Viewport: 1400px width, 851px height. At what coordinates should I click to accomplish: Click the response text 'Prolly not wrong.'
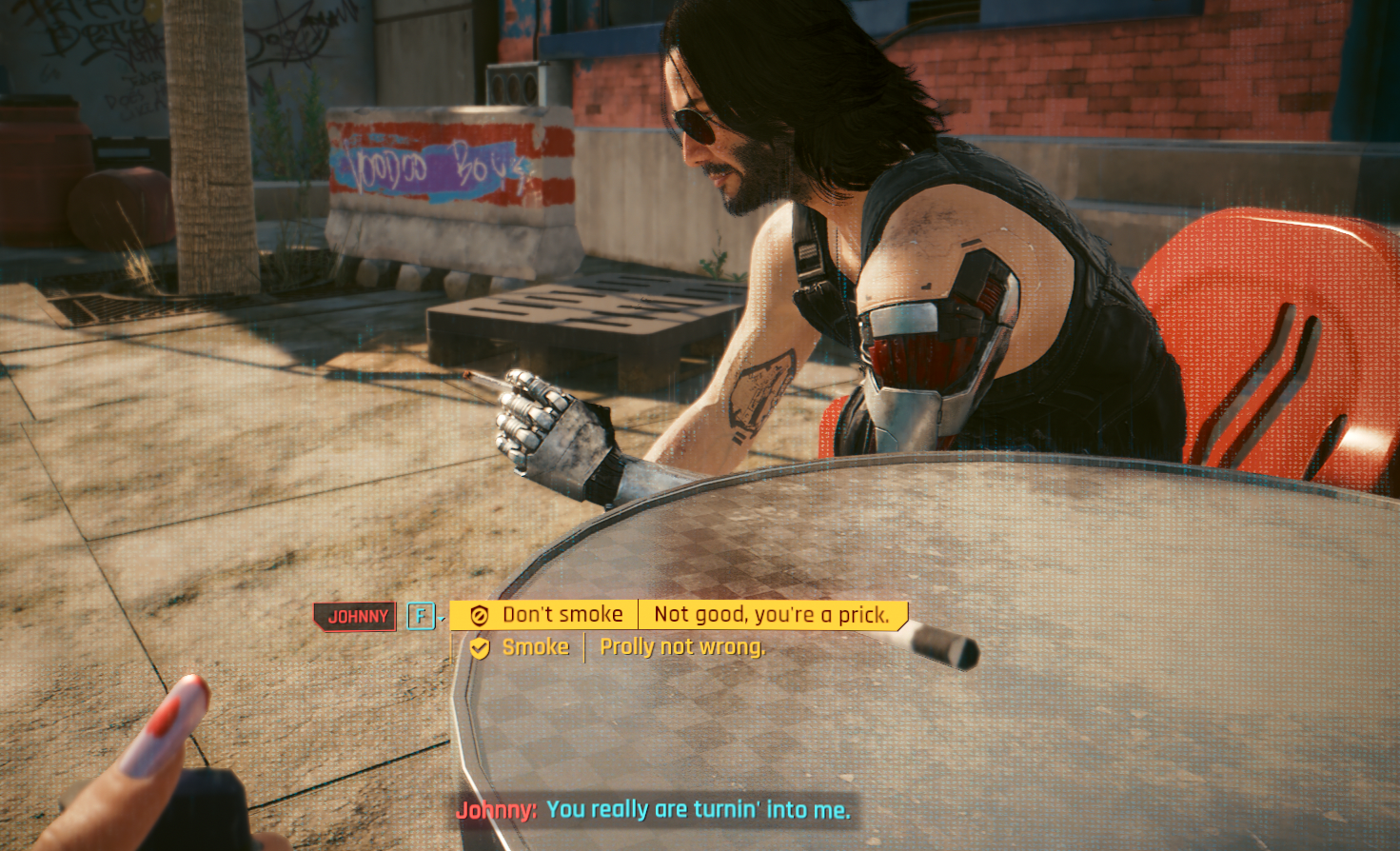(681, 646)
